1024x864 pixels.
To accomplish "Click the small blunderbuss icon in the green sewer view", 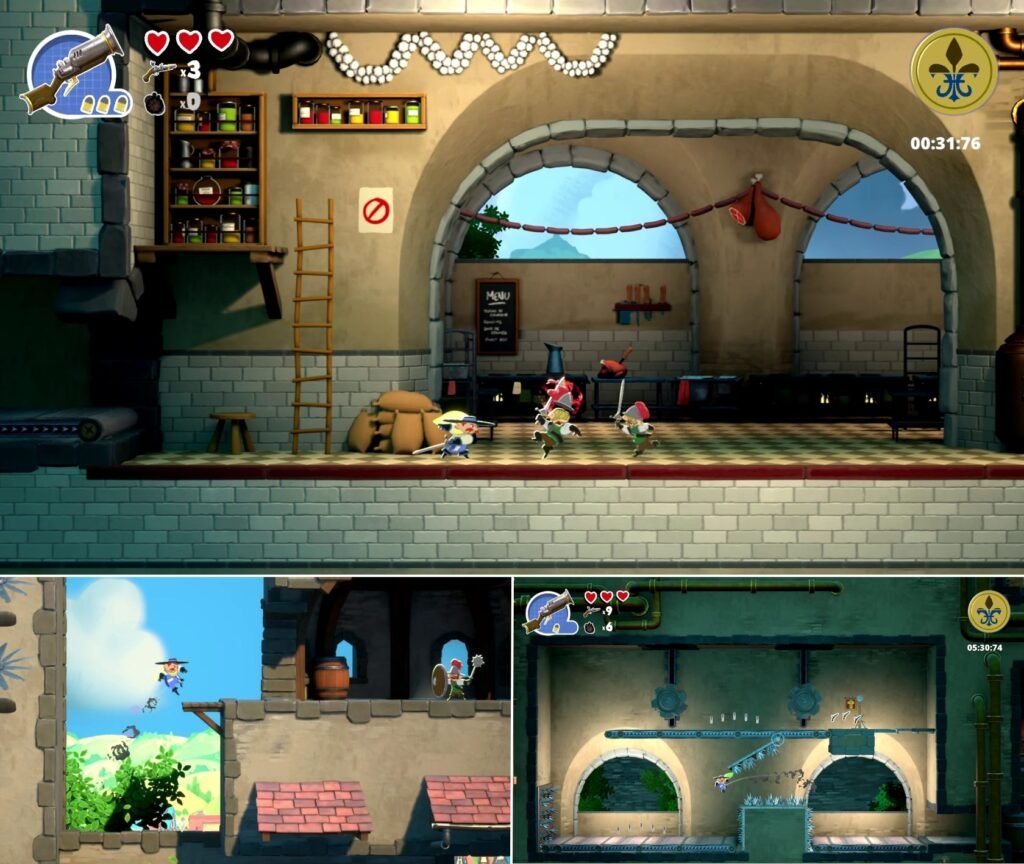I will [548, 610].
